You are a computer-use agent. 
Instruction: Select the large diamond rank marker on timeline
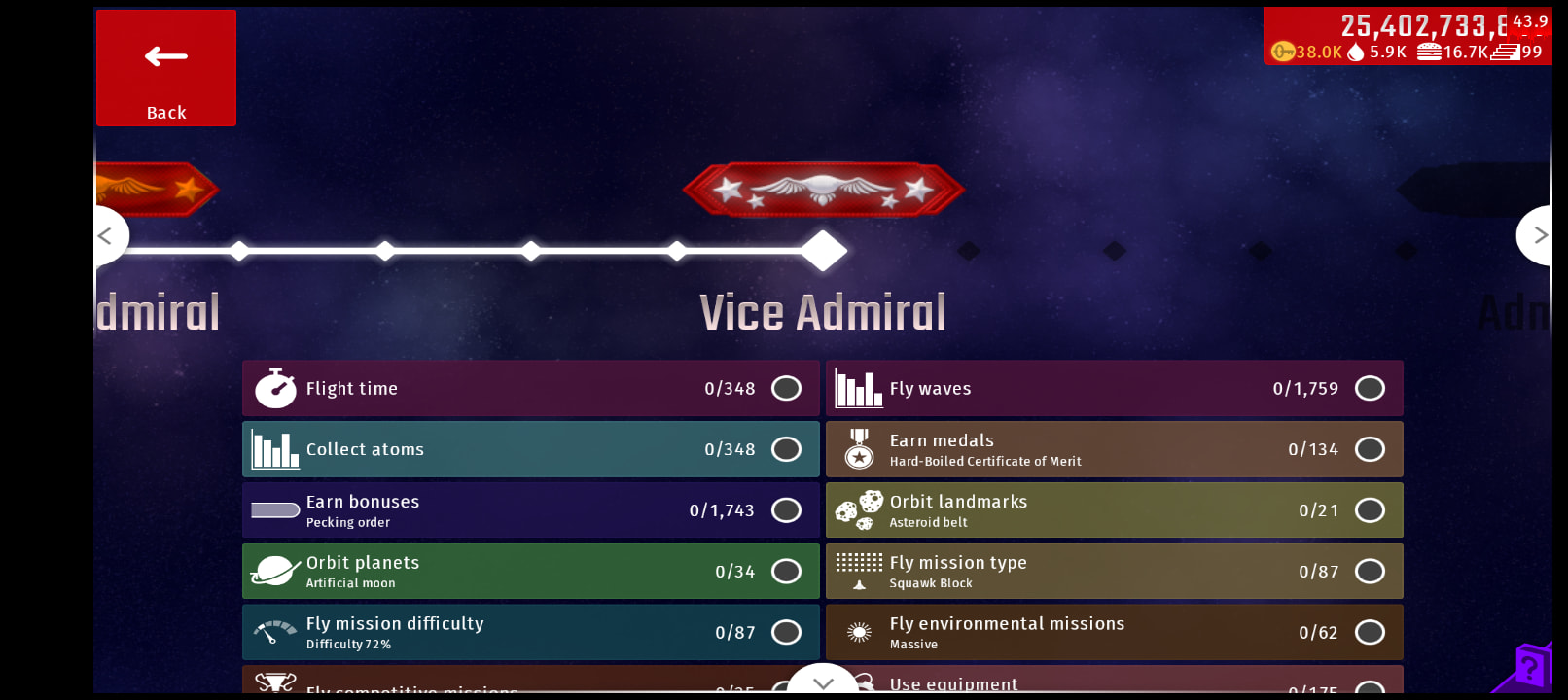tap(824, 251)
